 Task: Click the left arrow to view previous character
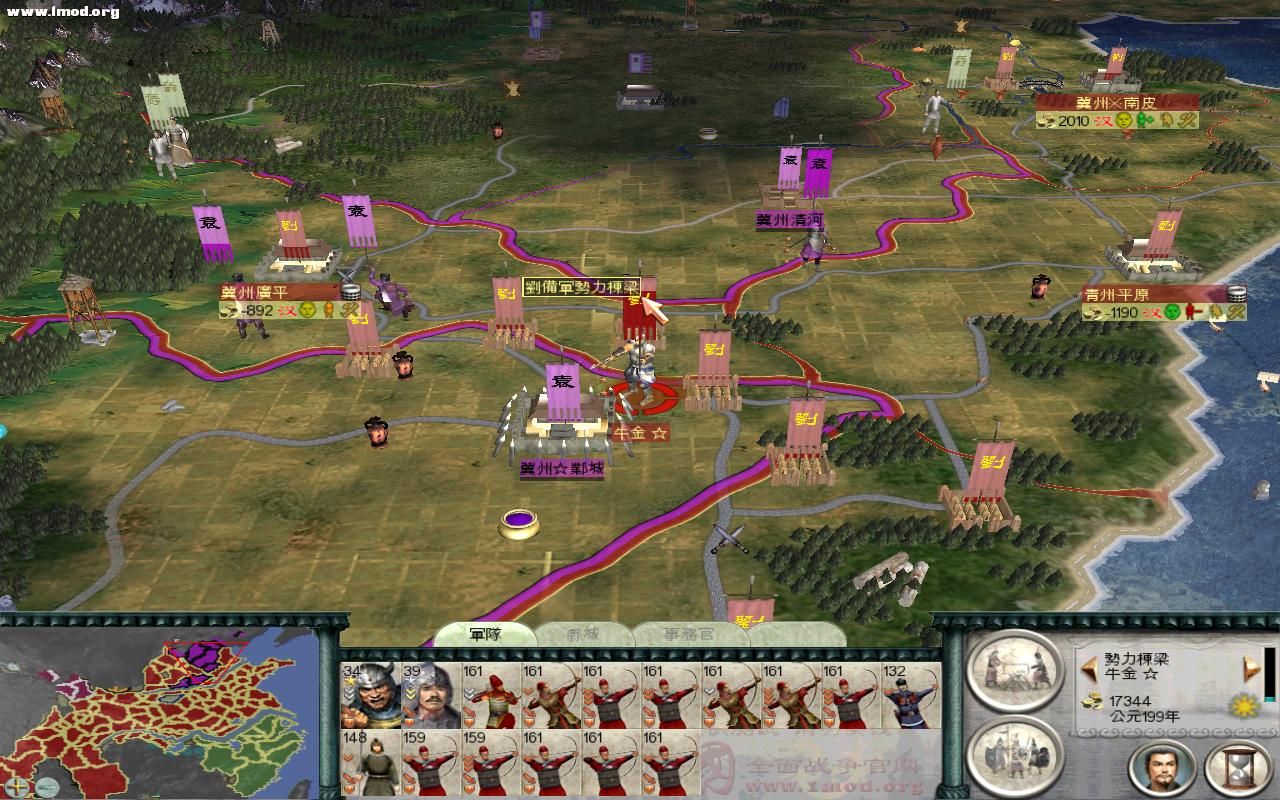pyautogui.click(x=1089, y=669)
